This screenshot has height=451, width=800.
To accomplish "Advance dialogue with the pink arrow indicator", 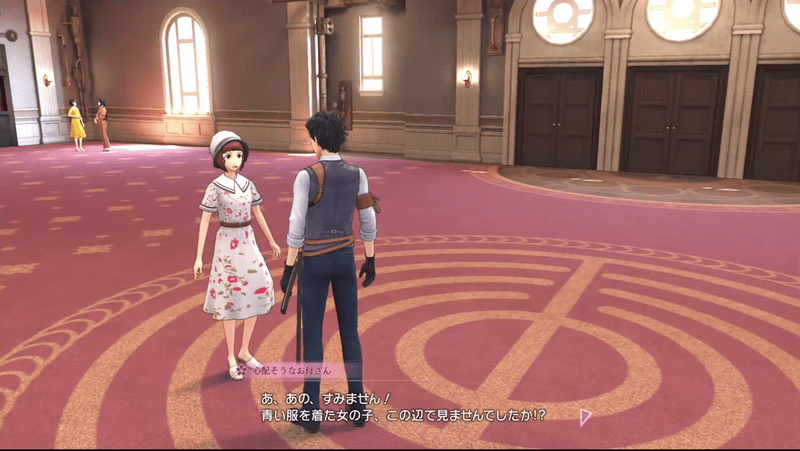I will coord(584,417).
